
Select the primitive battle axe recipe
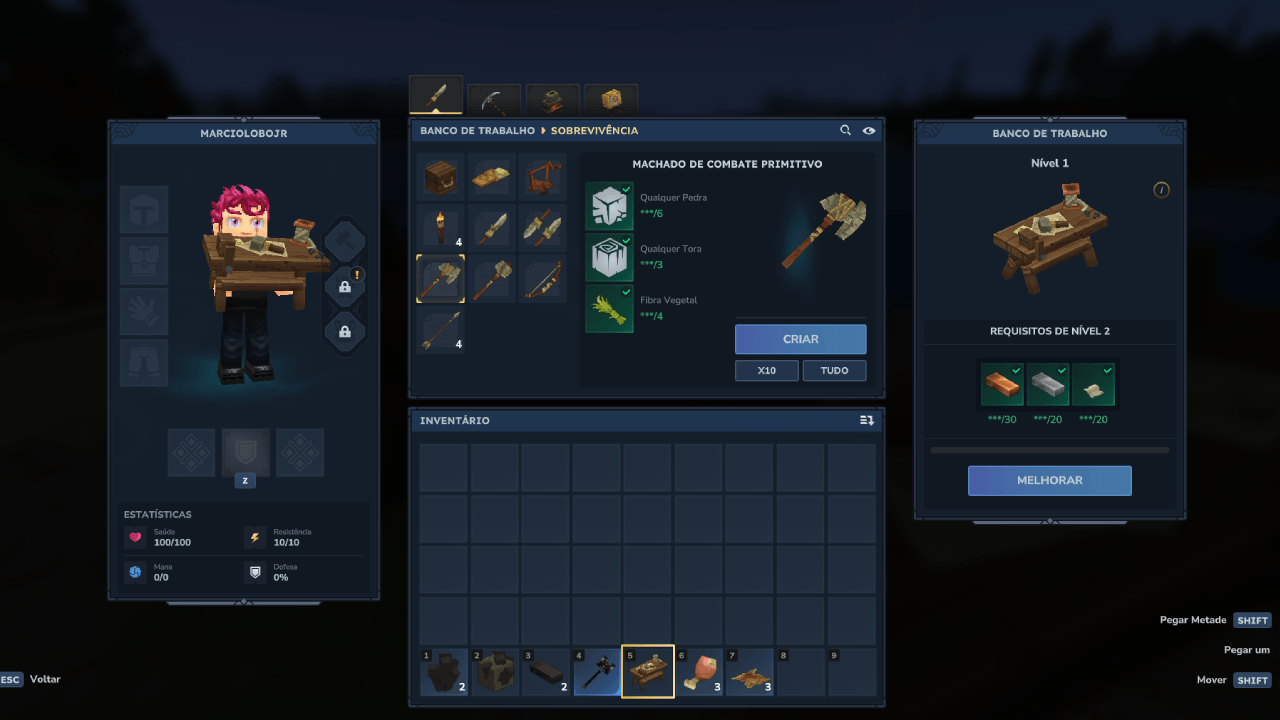click(x=440, y=279)
